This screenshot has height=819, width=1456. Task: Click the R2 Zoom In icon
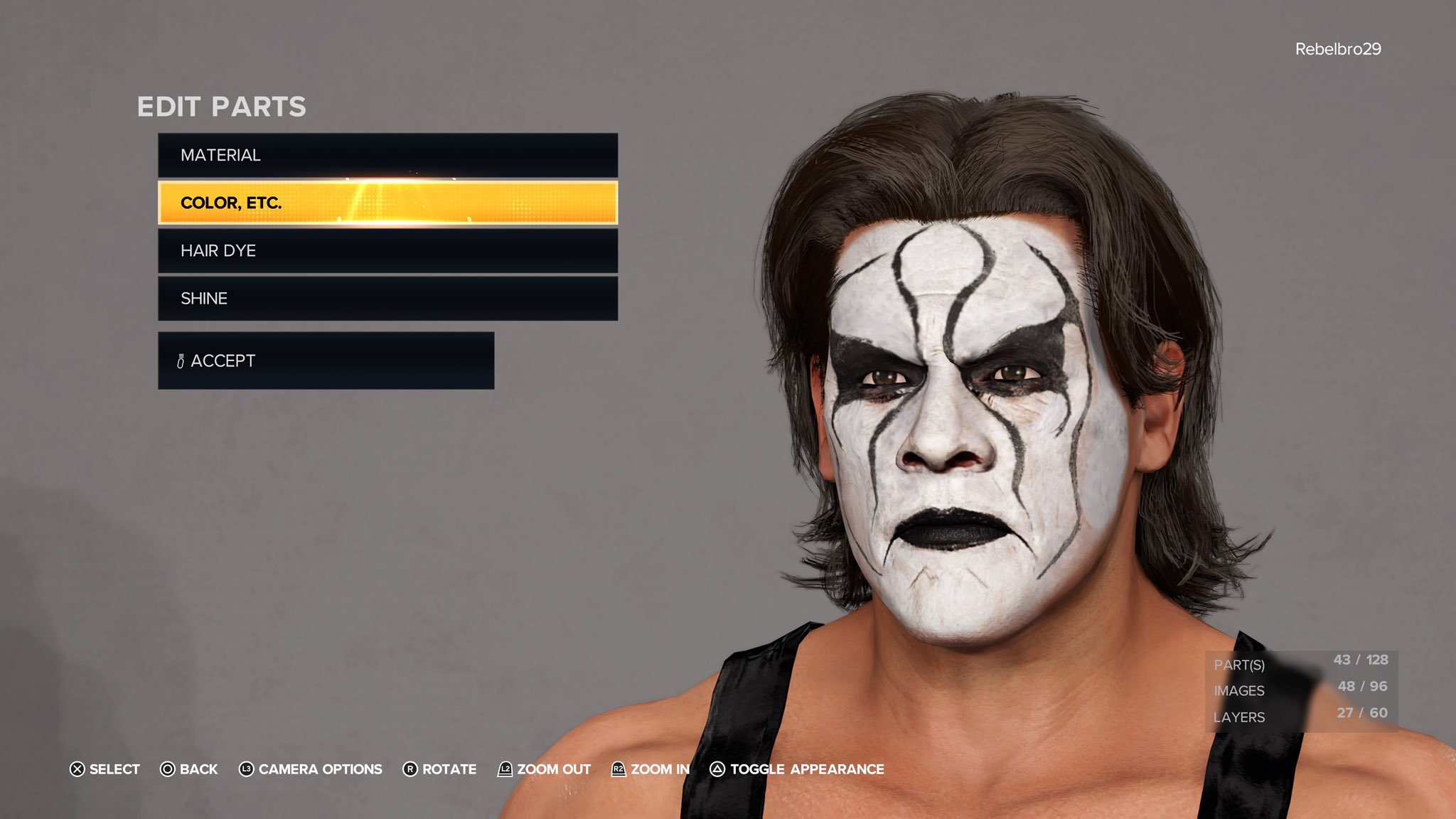(x=619, y=769)
